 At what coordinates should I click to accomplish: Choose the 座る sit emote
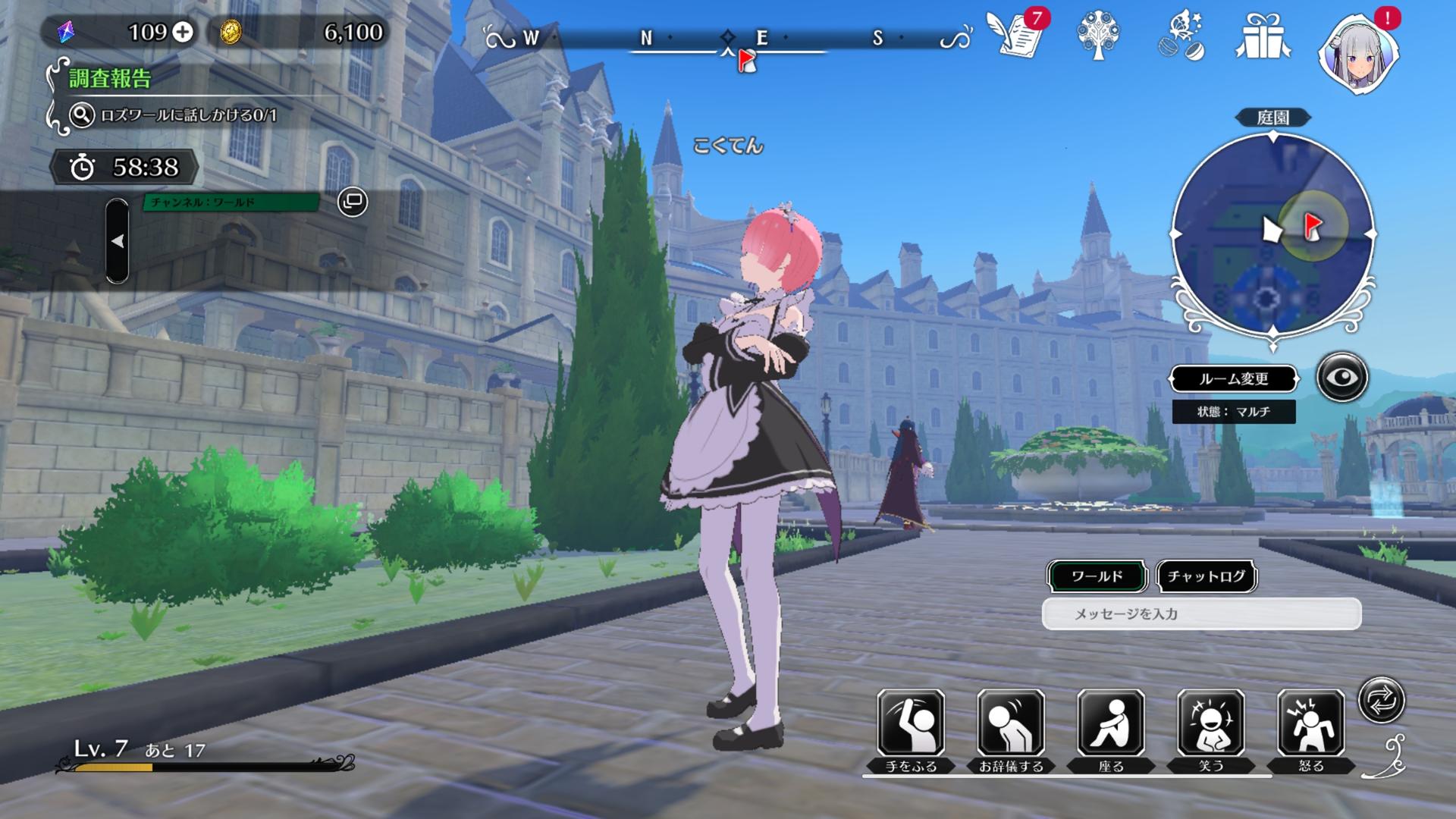click(x=1111, y=724)
